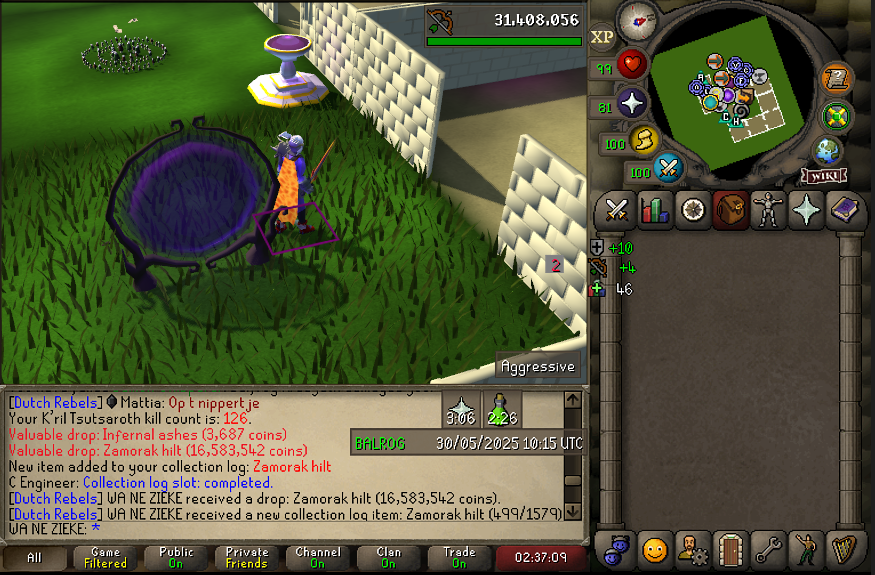Select the Clan chat filter tab

point(388,558)
